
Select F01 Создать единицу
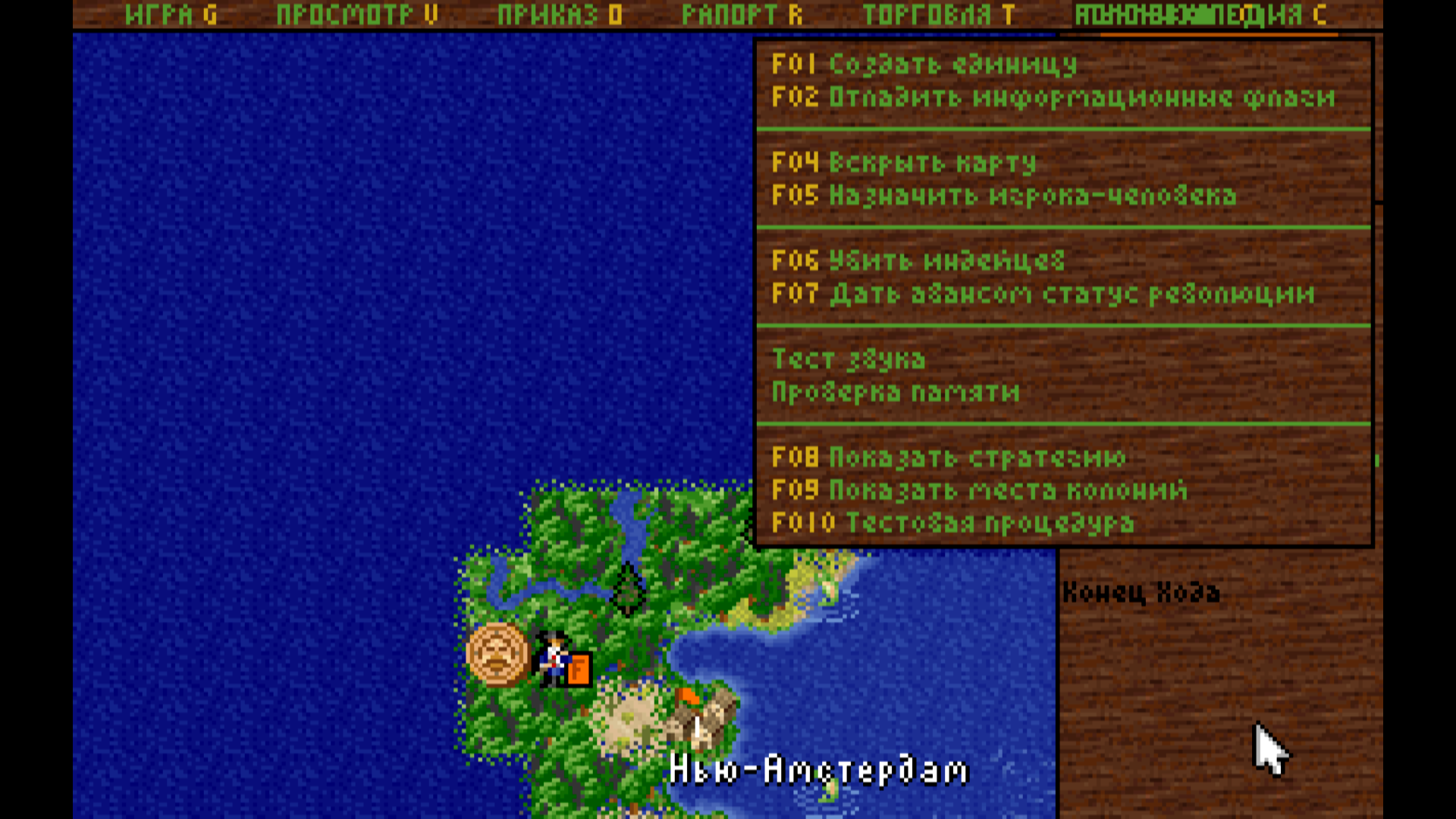[921, 65]
